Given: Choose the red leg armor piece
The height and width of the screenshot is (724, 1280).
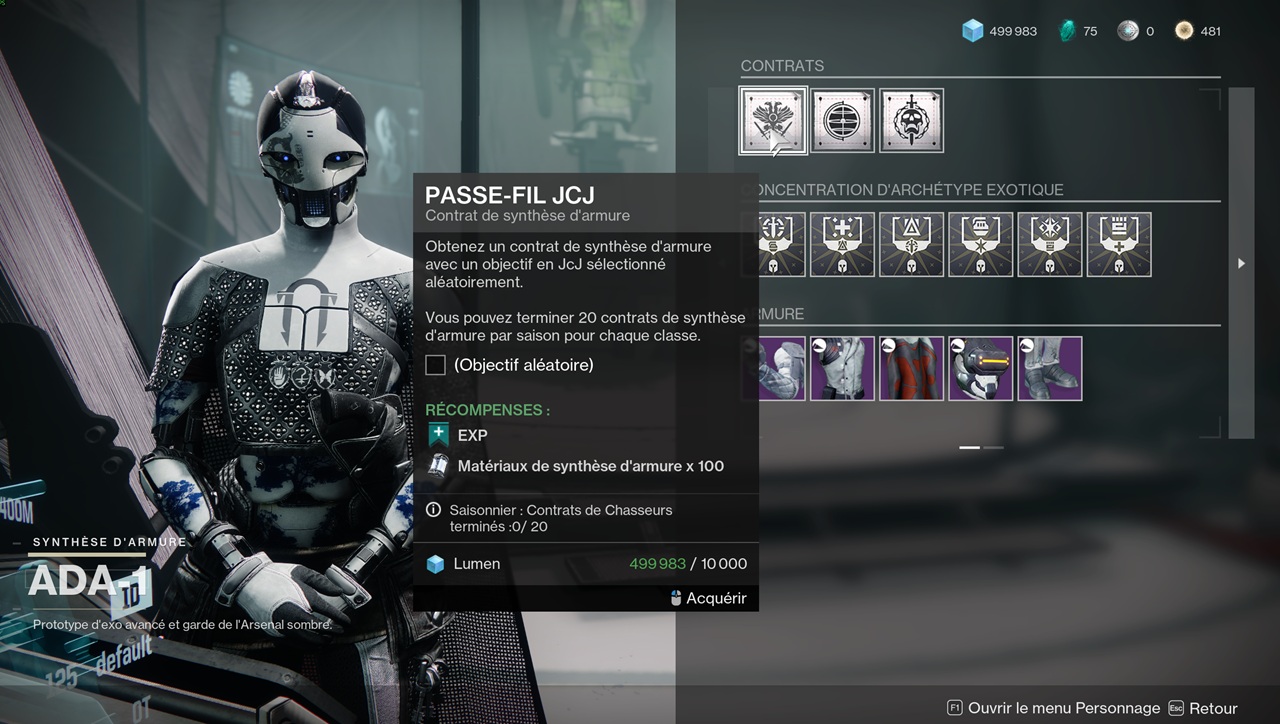Looking at the screenshot, I should pyautogui.click(x=911, y=368).
